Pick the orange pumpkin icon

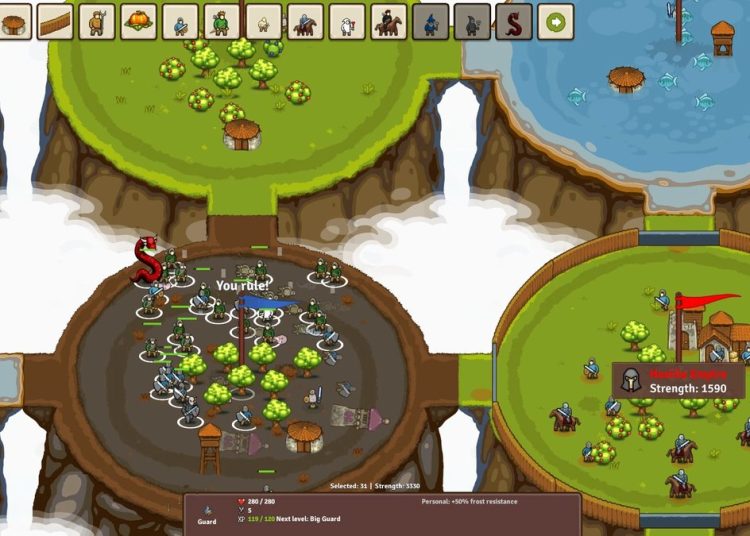(x=139, y=21)
